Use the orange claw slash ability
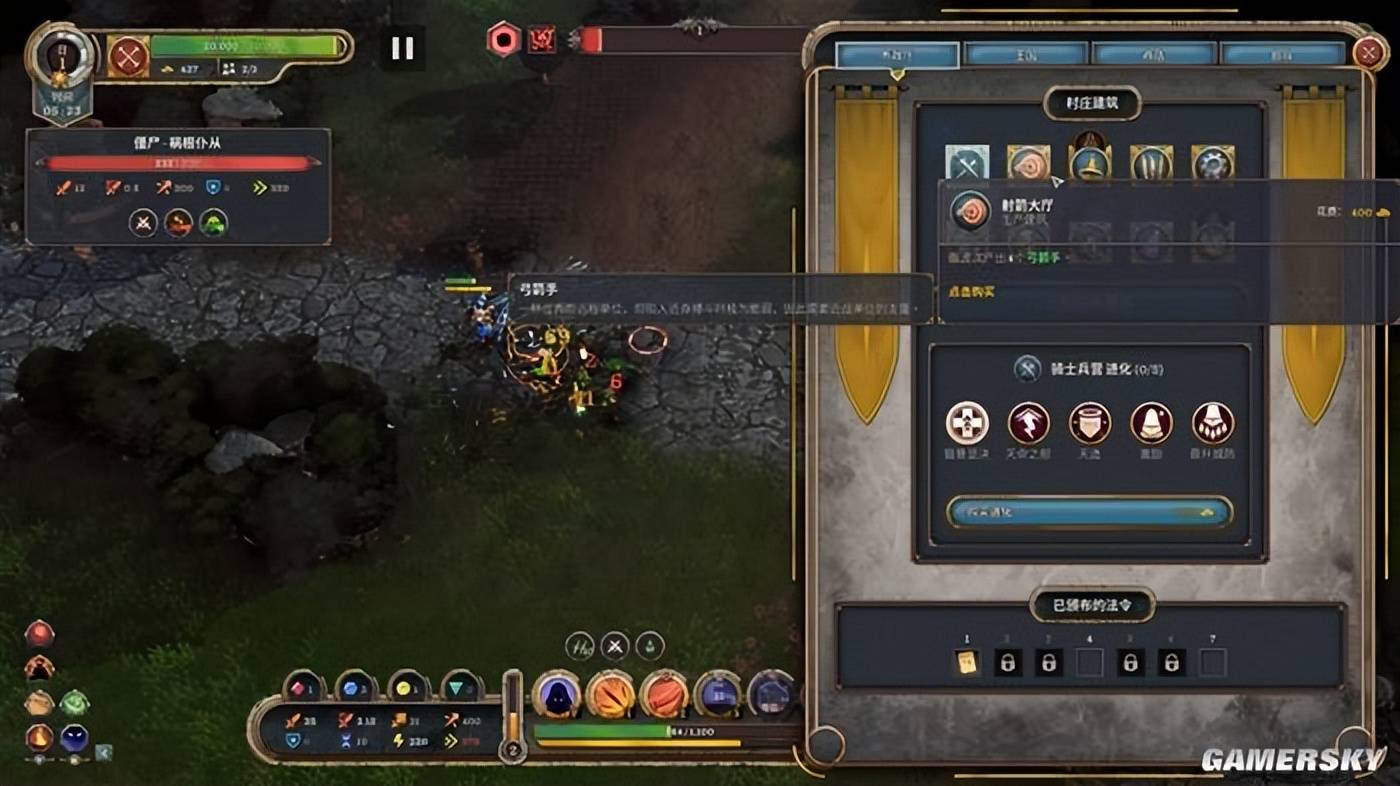The height and width of the screenshot is (786, 1400). (611, 694)
